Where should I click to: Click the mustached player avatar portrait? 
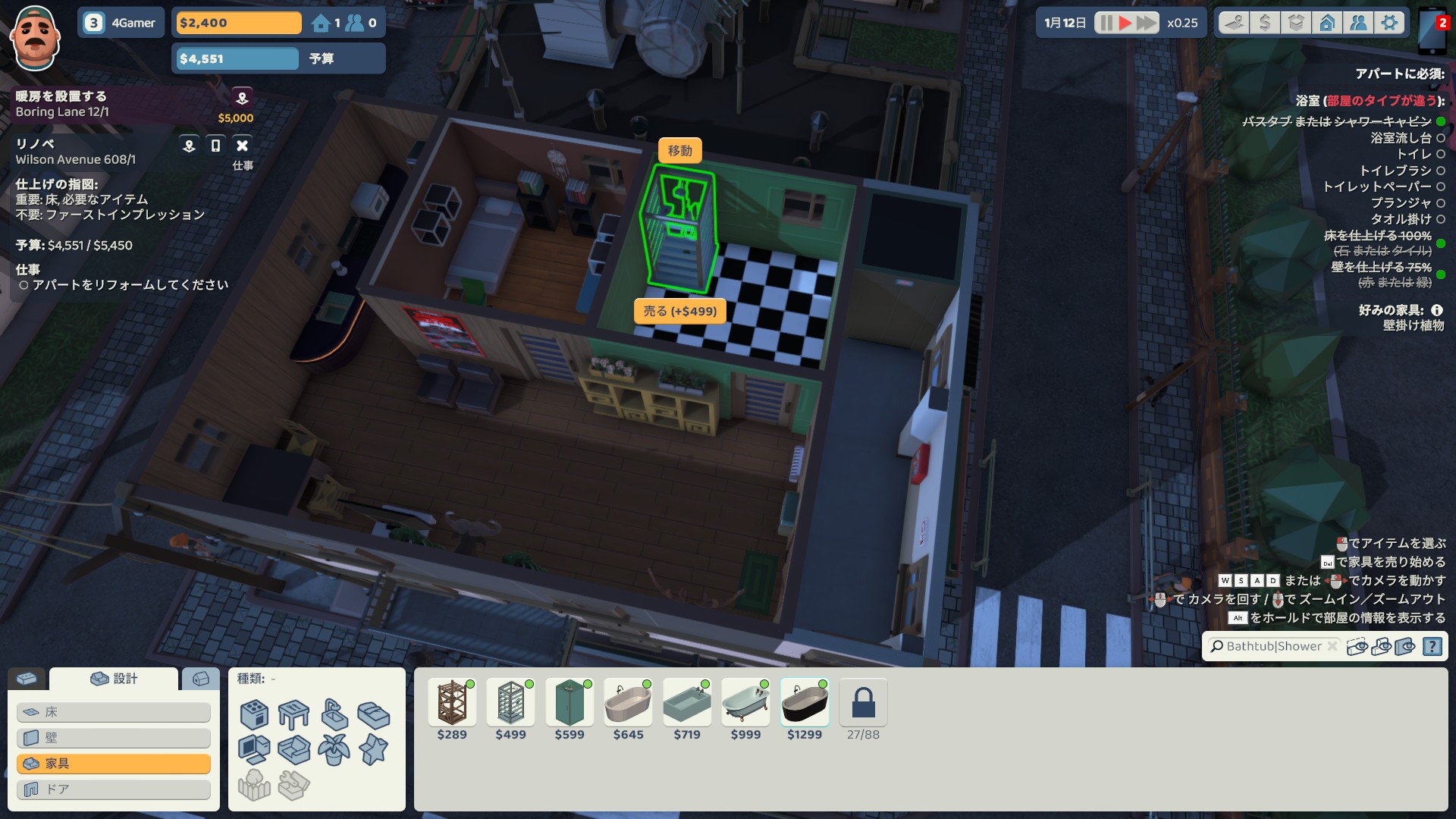point(35,36)
